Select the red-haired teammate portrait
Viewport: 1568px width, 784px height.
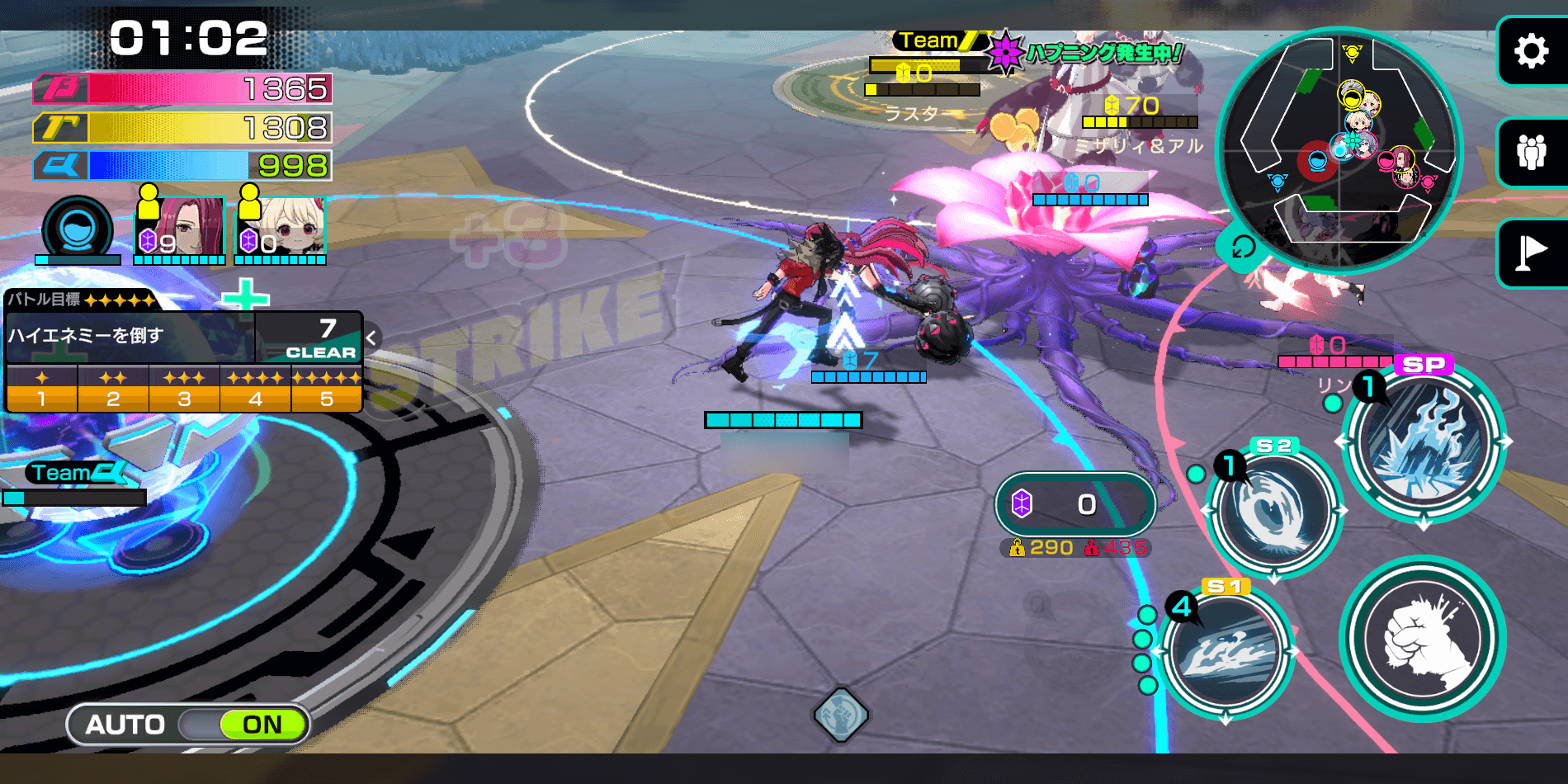click(x=181, y=227)
